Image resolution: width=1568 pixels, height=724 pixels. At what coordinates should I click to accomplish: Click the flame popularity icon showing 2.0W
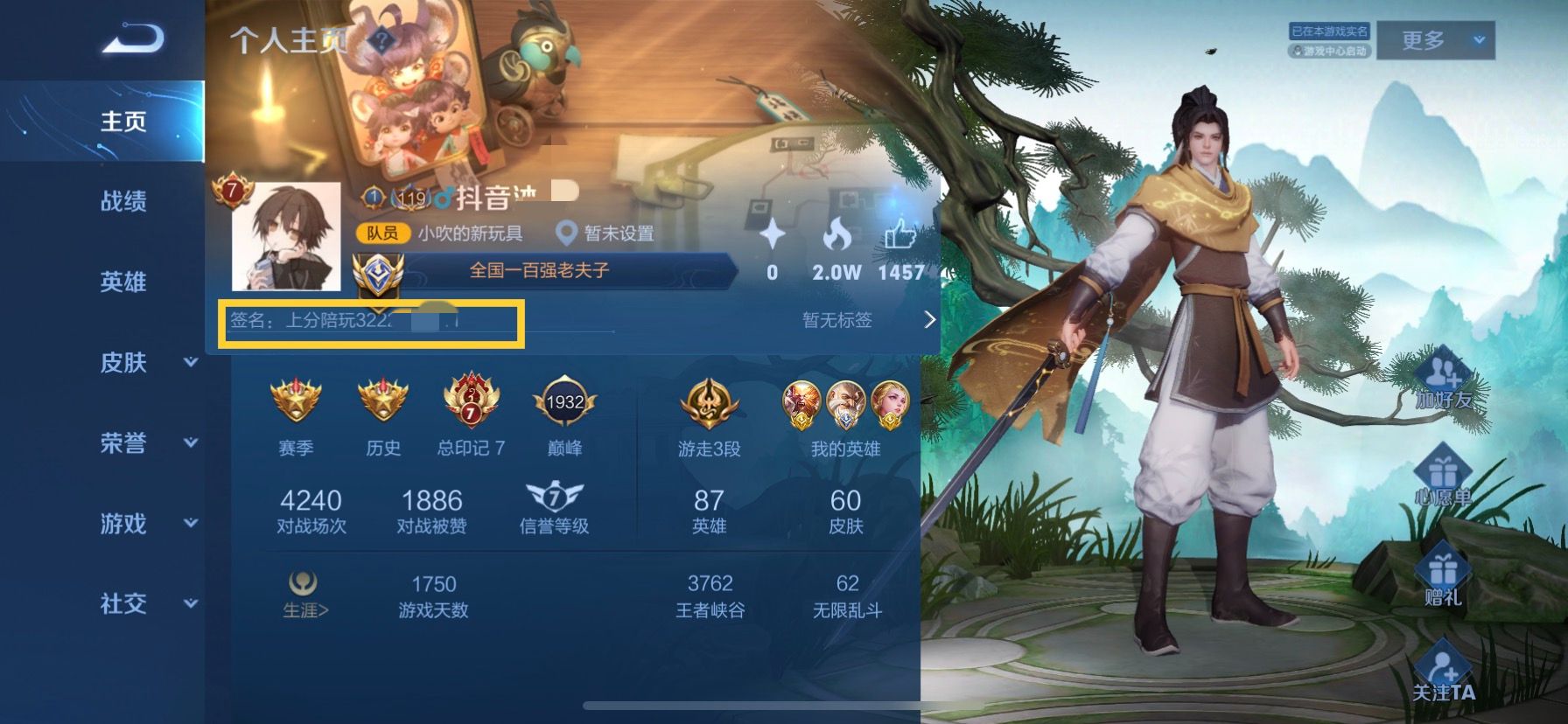point(837,233)
